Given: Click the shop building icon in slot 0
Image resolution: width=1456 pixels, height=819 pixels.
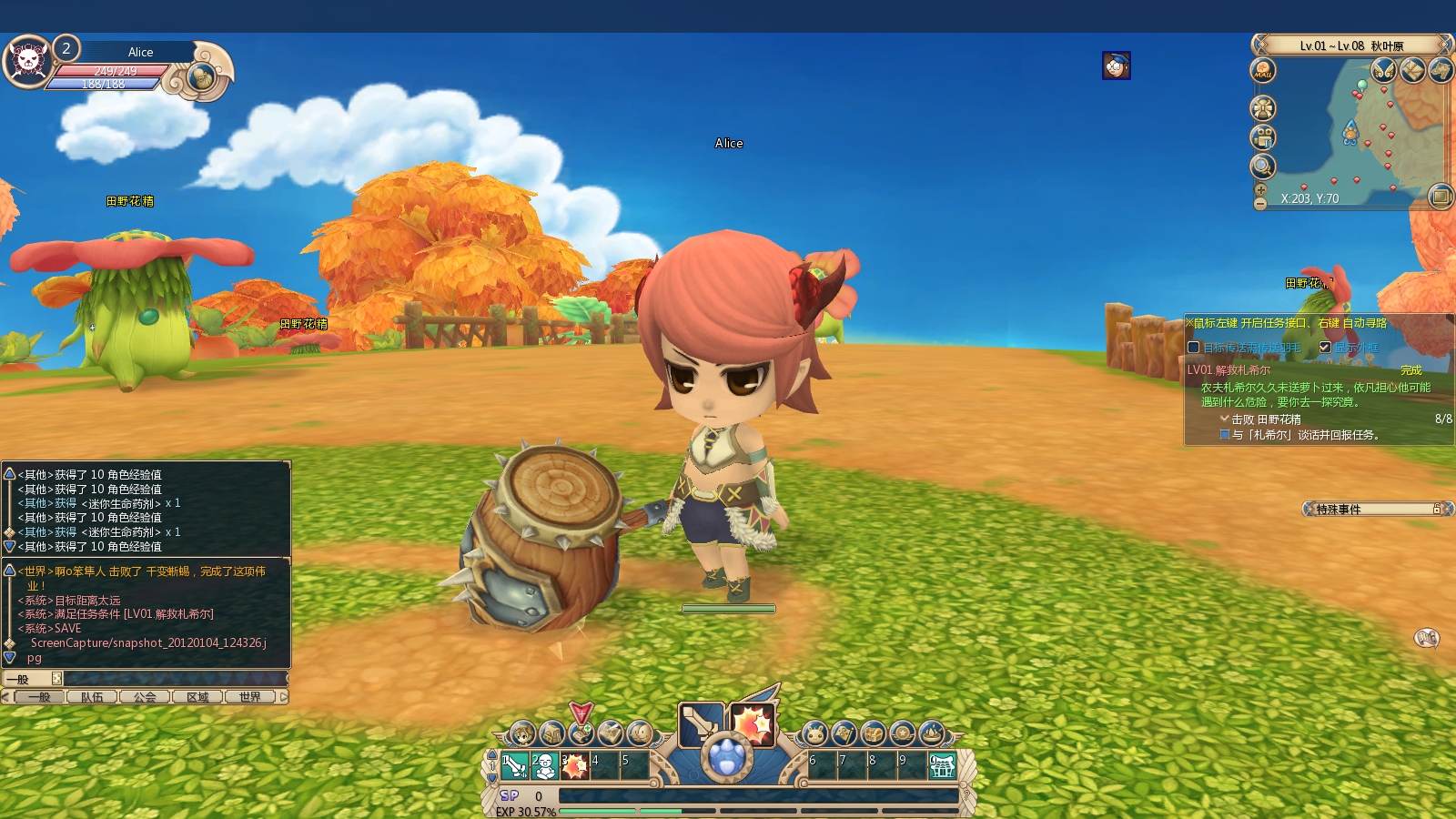Looking at the screenshot, I should coord(942,766).
